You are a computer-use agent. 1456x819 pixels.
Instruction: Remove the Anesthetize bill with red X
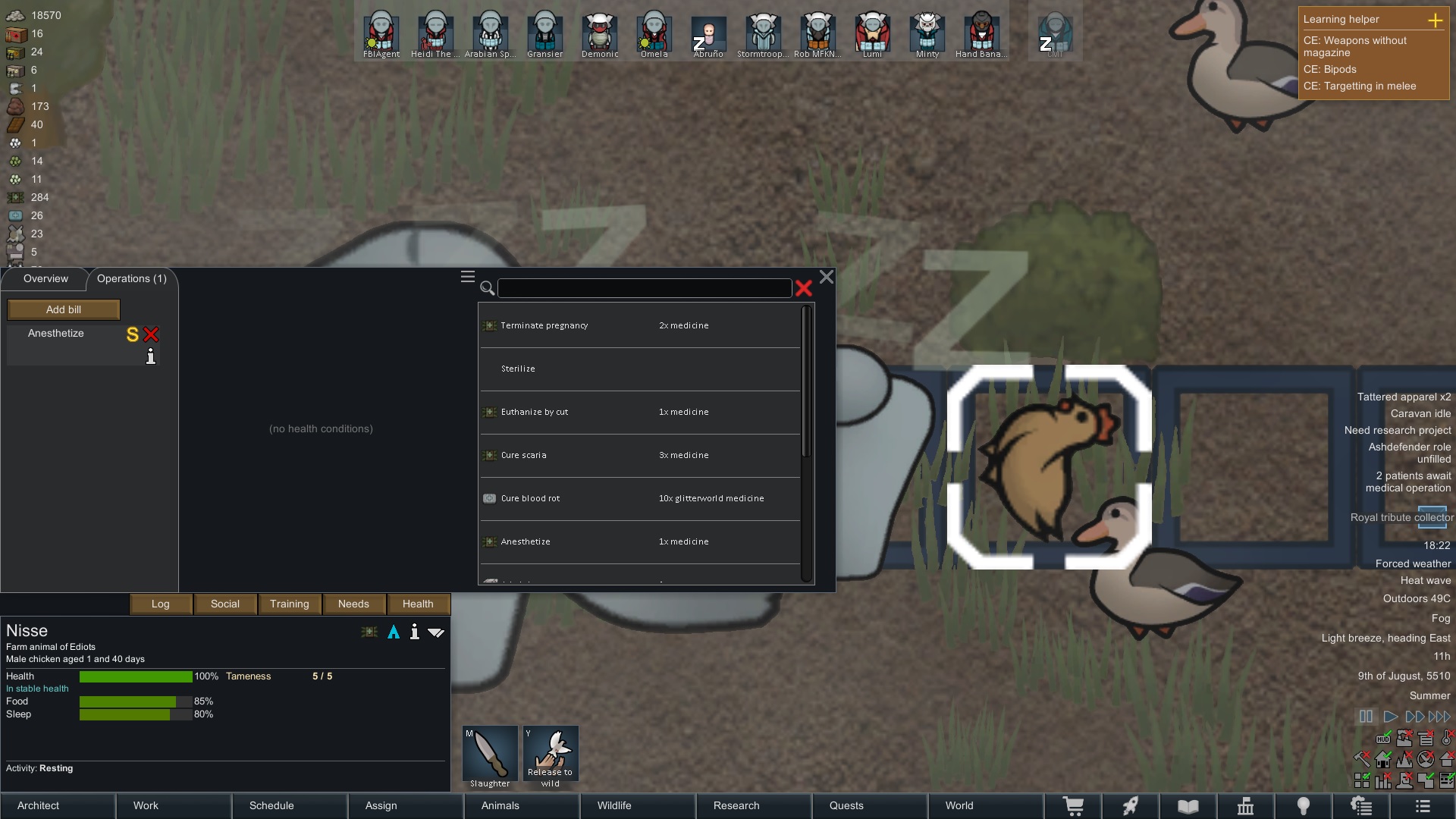[151, 334]
